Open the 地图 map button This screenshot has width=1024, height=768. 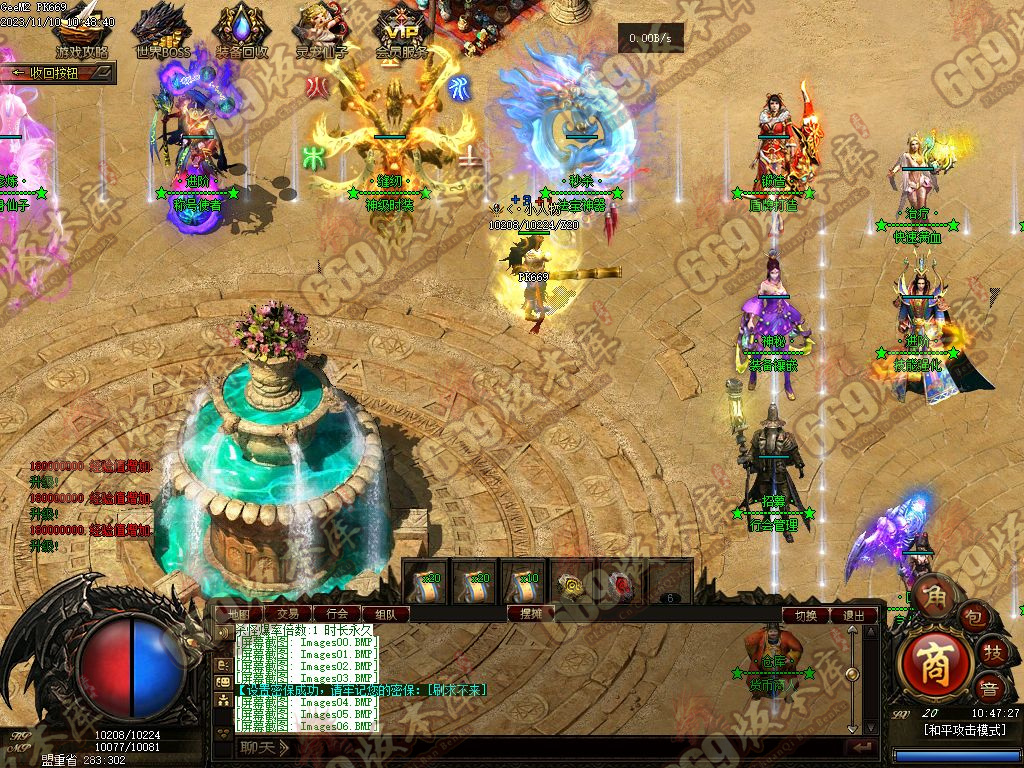click(239, 613)
